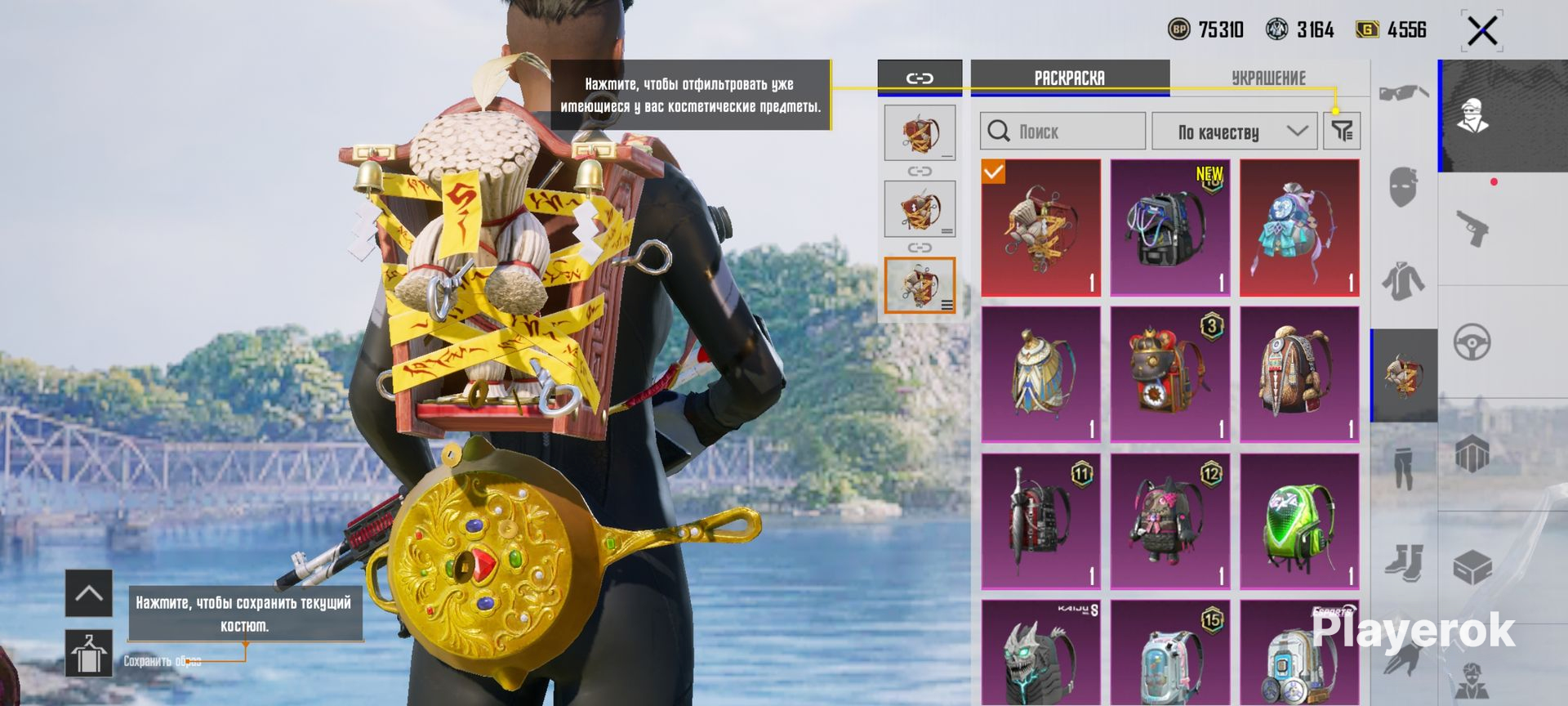This screenshot has height=706, width=1568.
Task: Collapse the panel with the up arrow
Action: (88, 593)
